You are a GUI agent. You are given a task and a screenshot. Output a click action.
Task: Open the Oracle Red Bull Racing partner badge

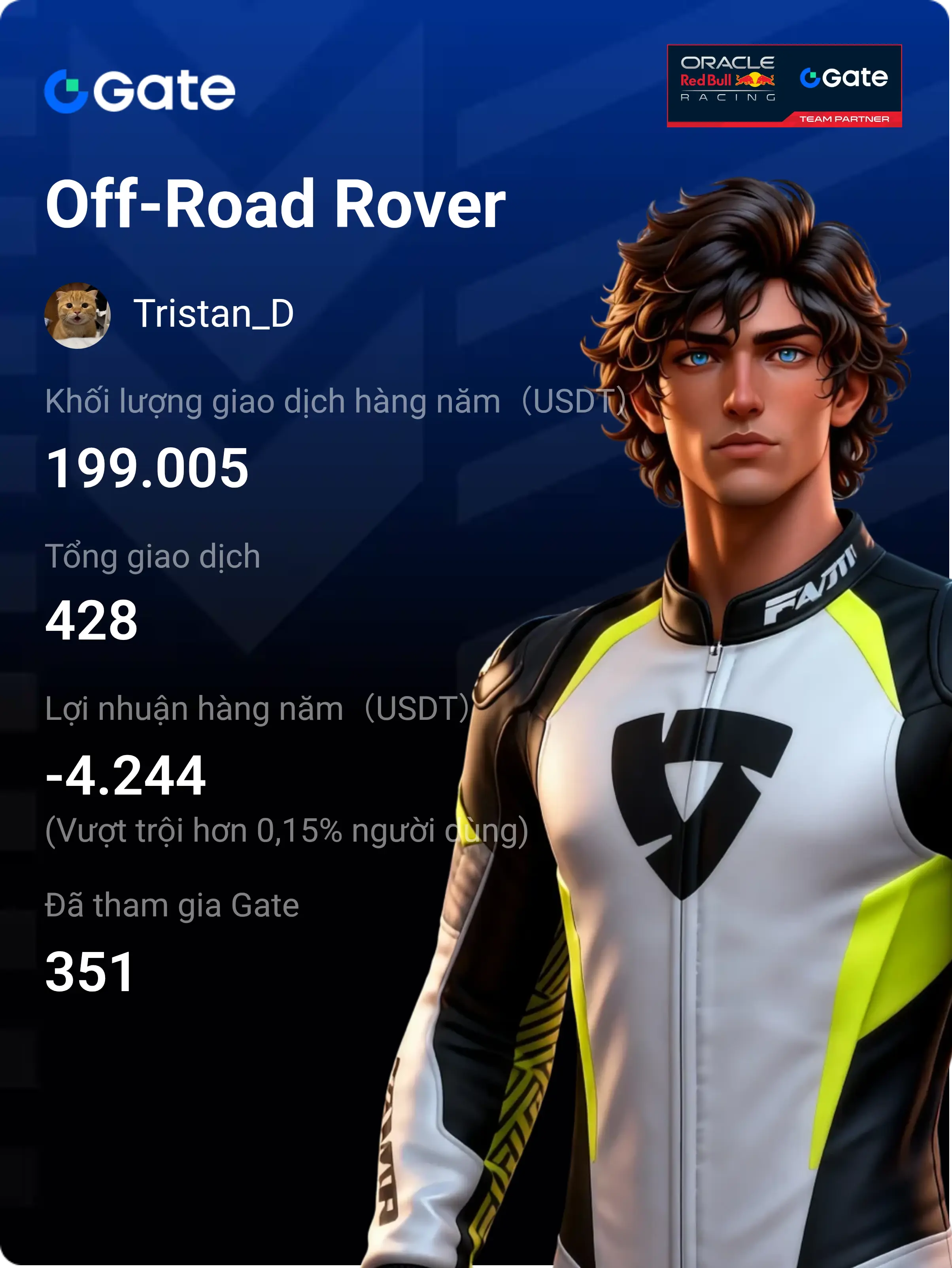[x=784, y=85]
